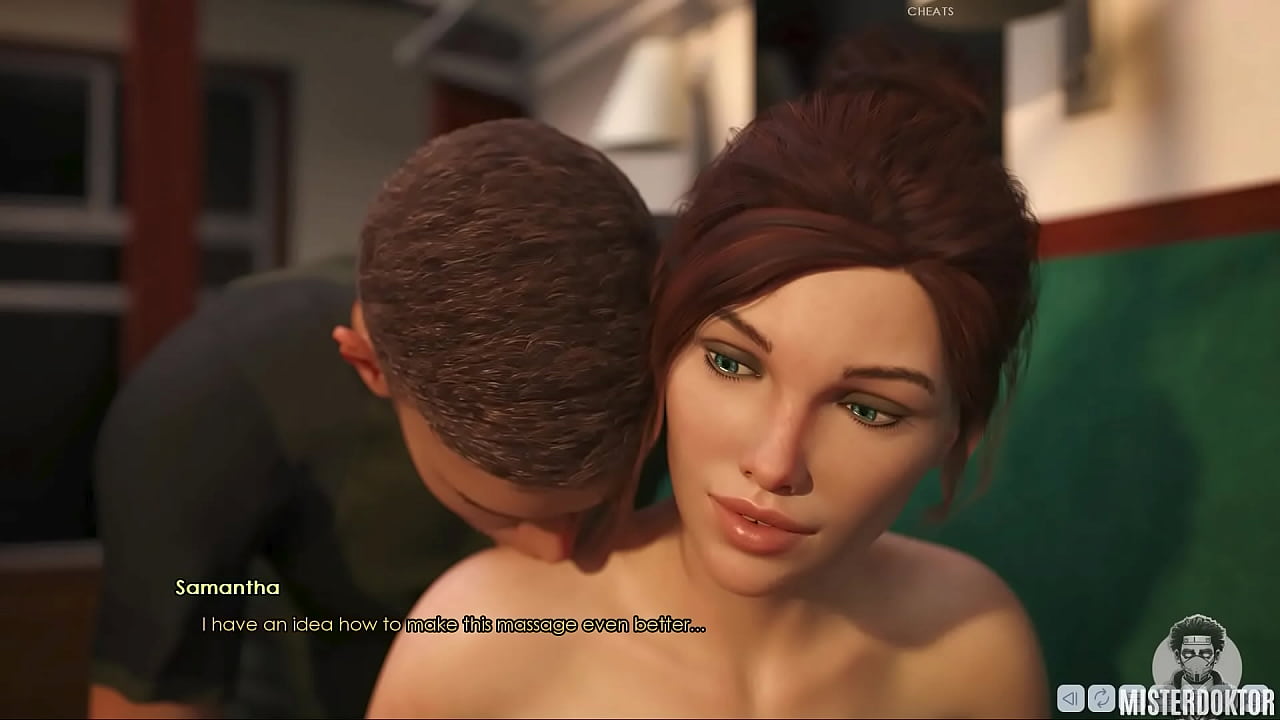Image resolution: width=1280 pixels, height=720 pixels.
Task: Open the CHEATS menu at the top
Action: pyautogui.click(x=930, y=12)
